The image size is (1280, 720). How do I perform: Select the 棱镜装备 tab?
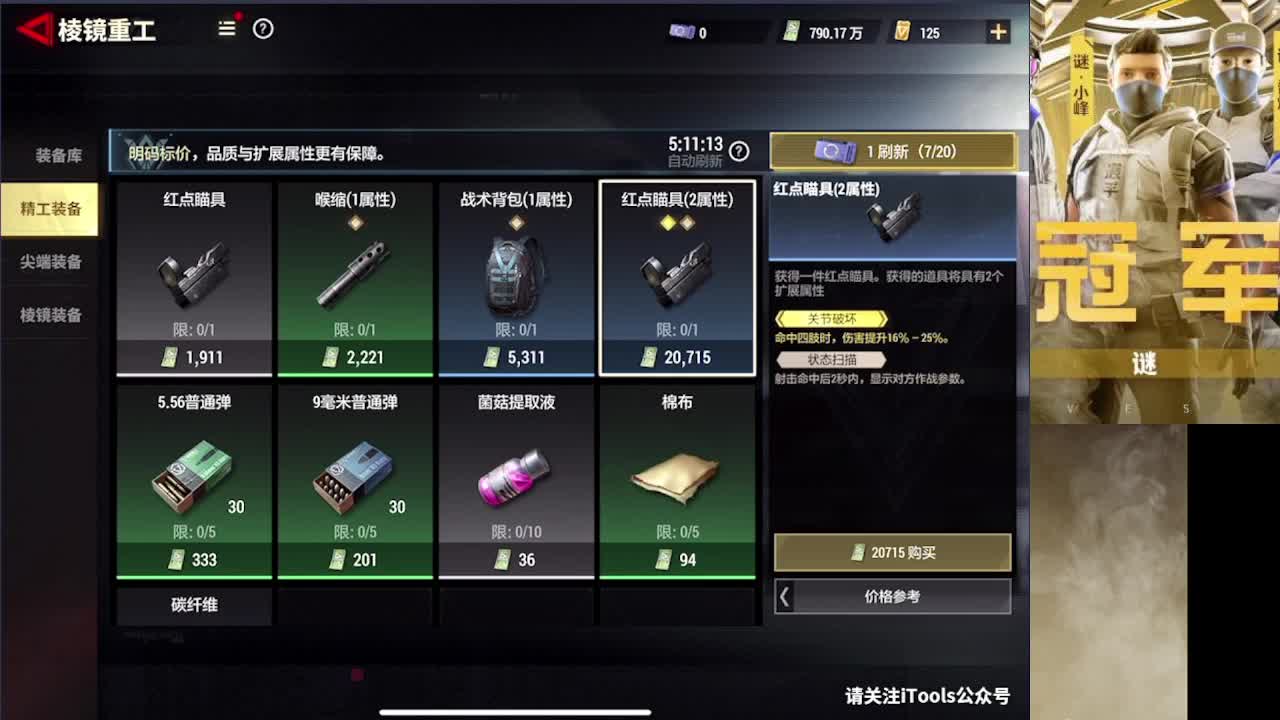click(48, 315)
